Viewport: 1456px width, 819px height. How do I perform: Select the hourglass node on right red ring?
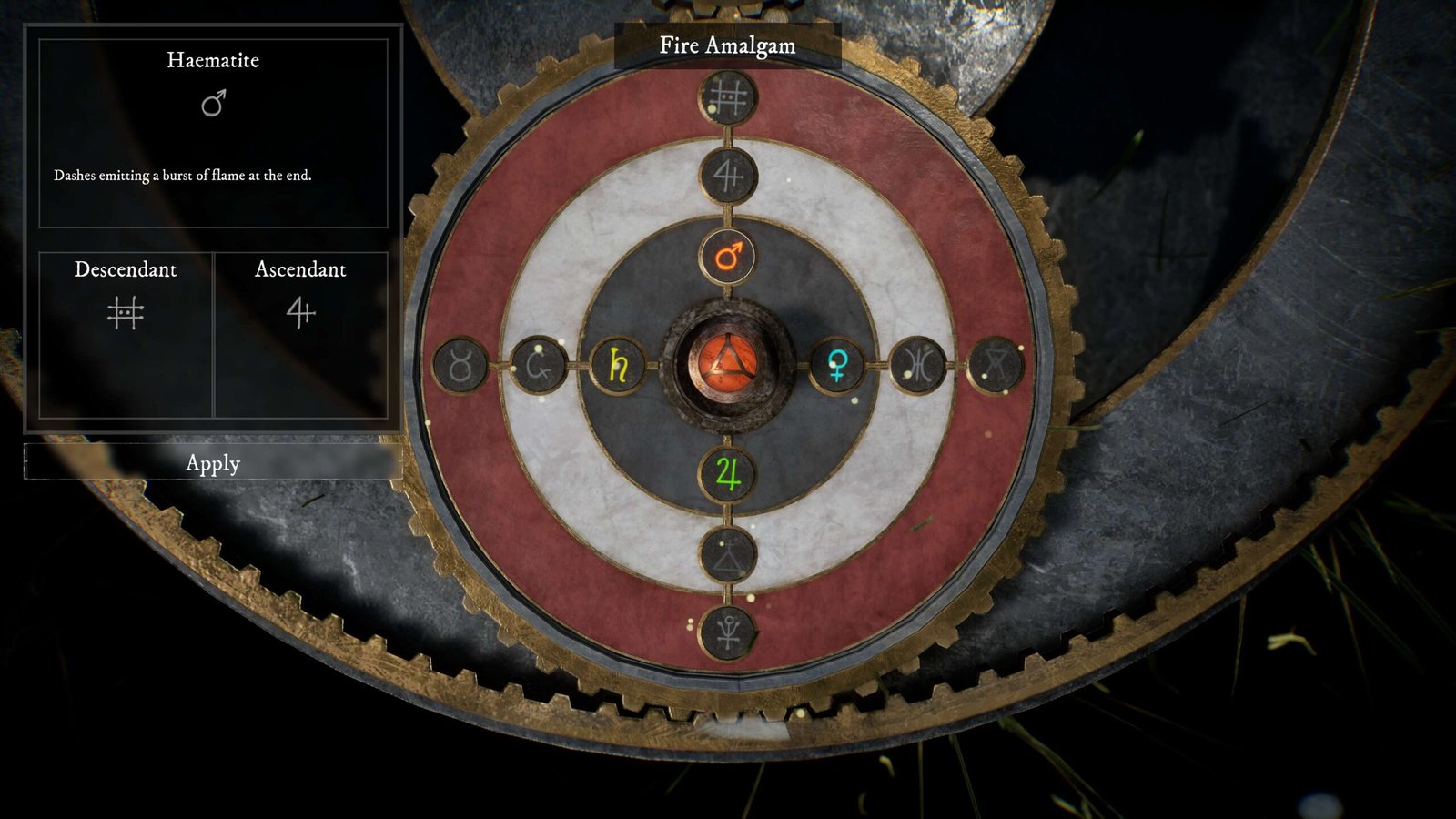[996, 366]
